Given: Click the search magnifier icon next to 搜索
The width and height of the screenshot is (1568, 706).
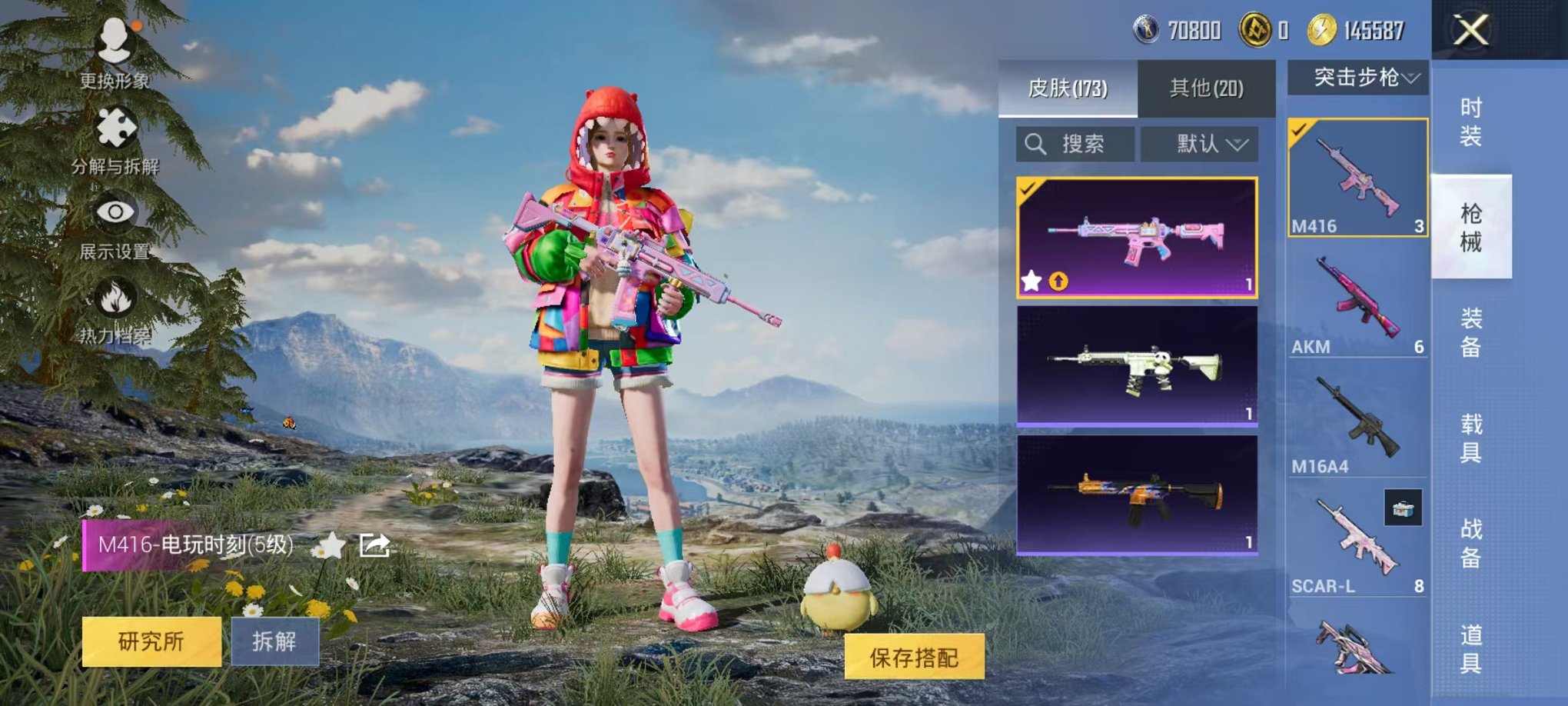Looking at the screenshot, I should point(1036,144).
